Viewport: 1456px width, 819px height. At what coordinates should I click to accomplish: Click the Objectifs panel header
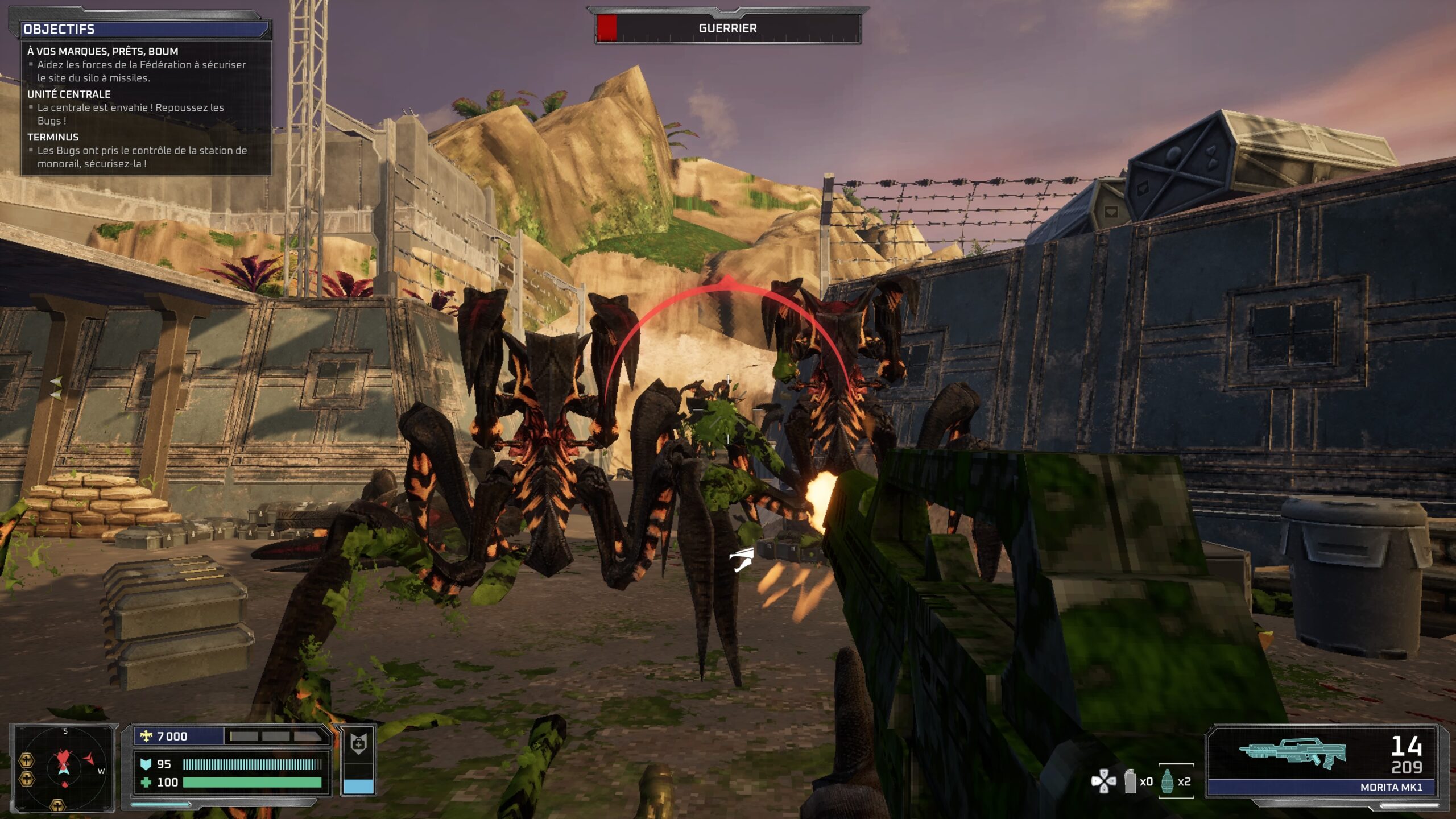(x=144, y=29)
